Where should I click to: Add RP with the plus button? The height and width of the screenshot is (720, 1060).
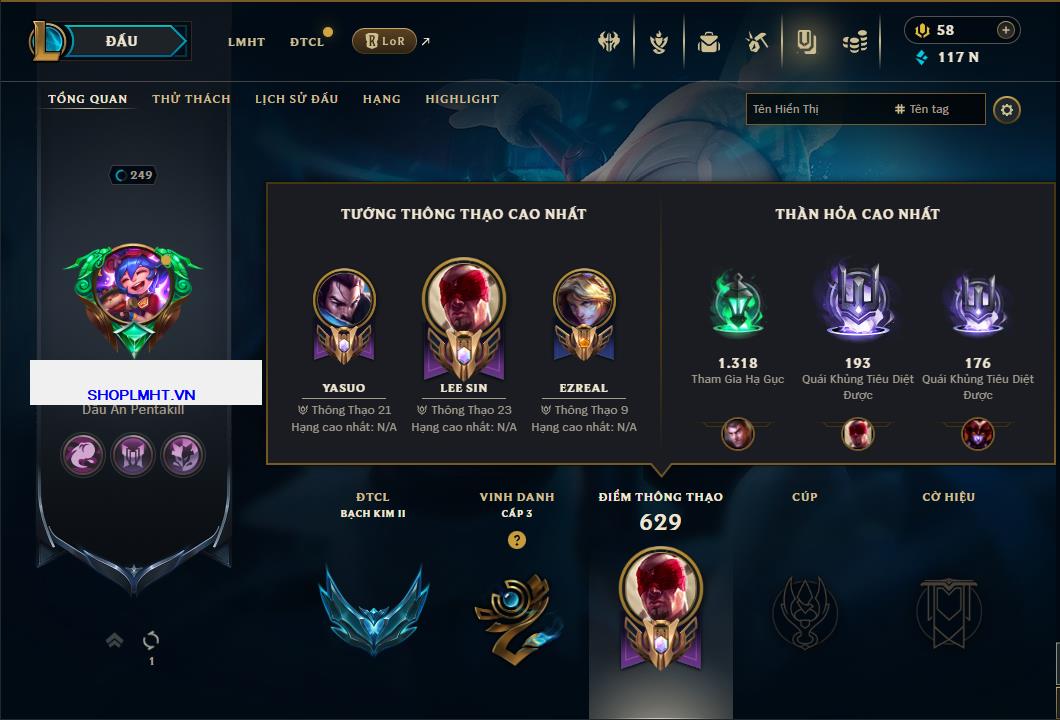1006,30
